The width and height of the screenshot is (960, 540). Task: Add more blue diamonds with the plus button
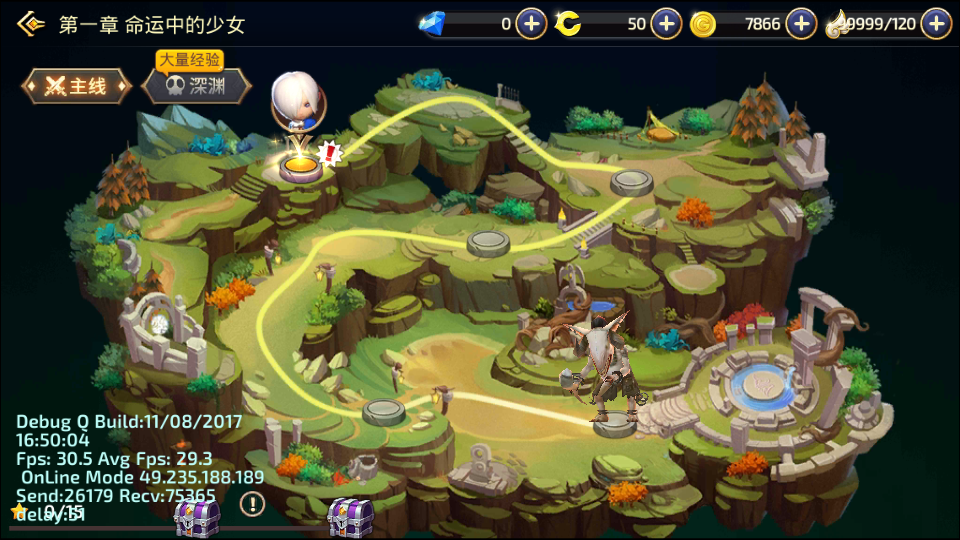pyautogui.click(x=531, y=24)
